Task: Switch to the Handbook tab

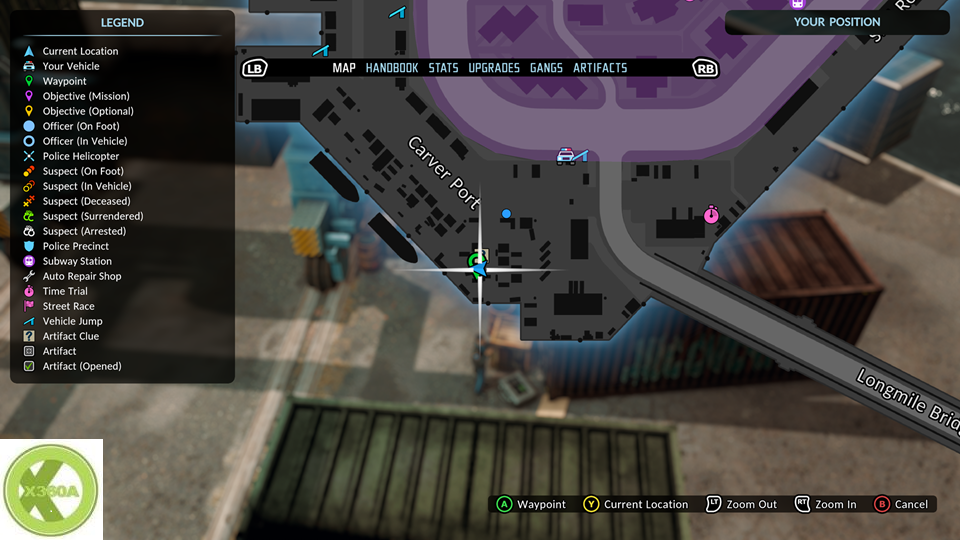Action: coord(391,68)
